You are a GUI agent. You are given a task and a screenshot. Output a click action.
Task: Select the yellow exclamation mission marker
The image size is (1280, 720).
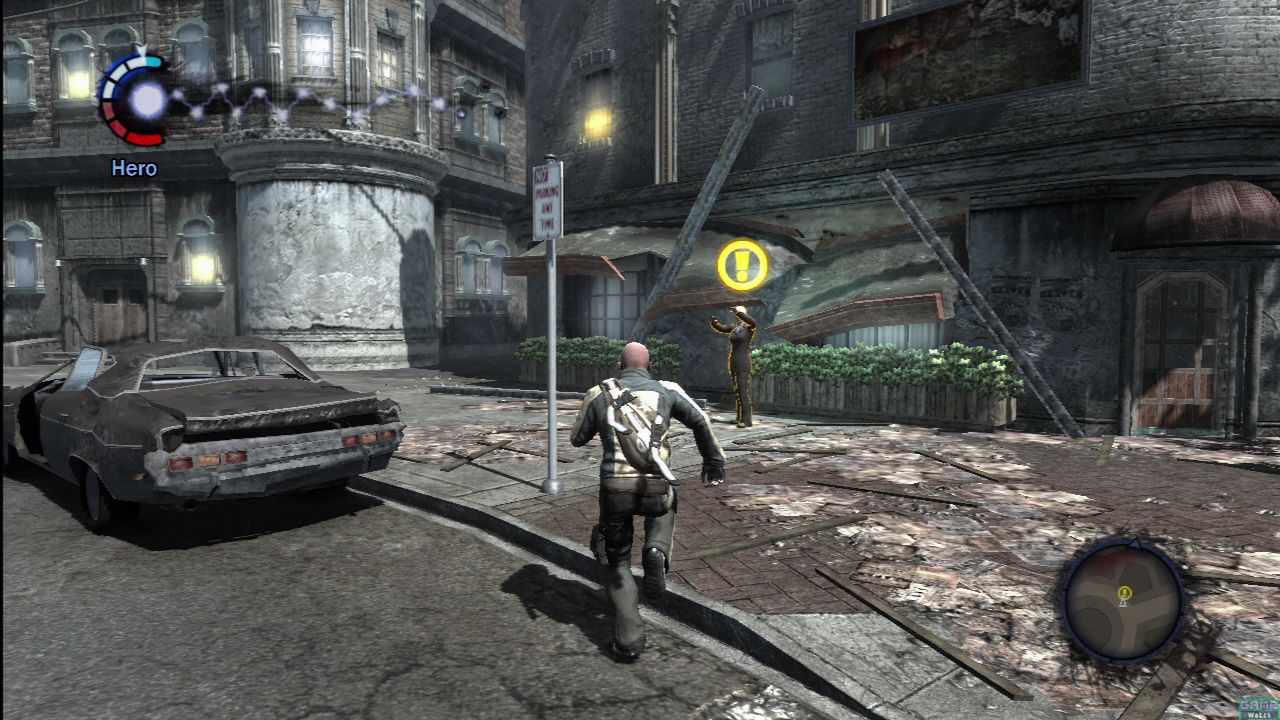(743, 266)
